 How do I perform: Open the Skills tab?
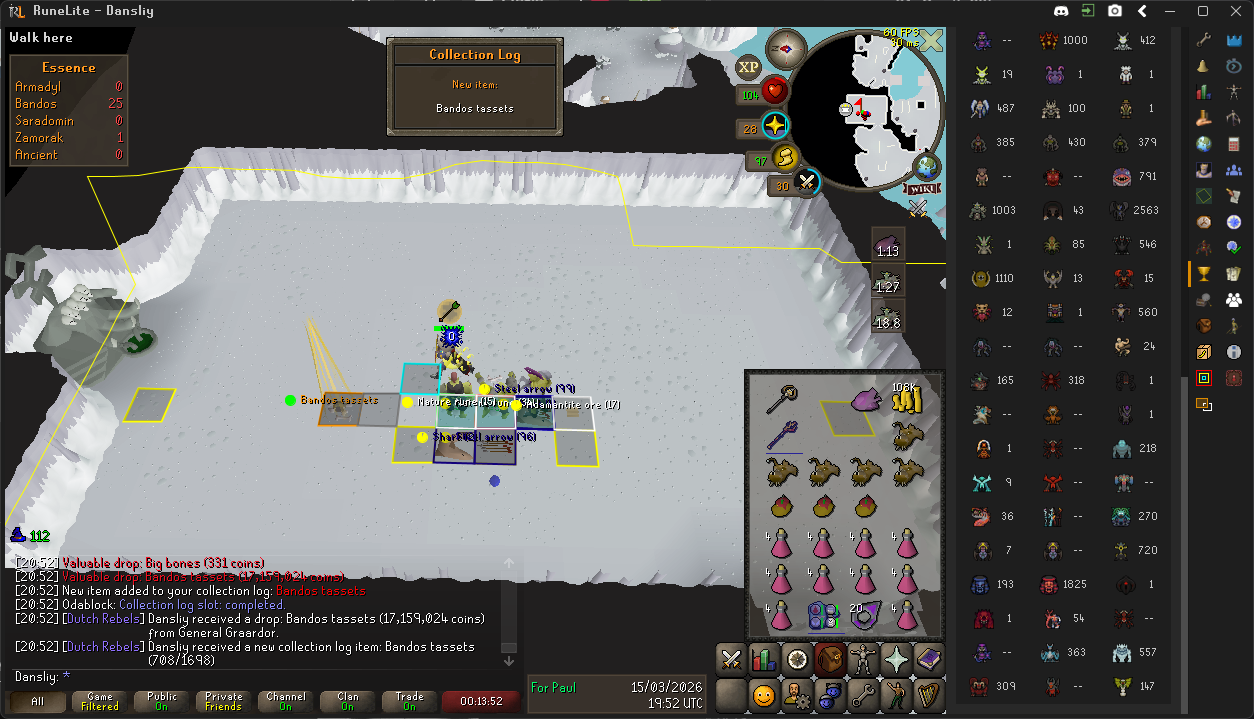coord(764,659)
